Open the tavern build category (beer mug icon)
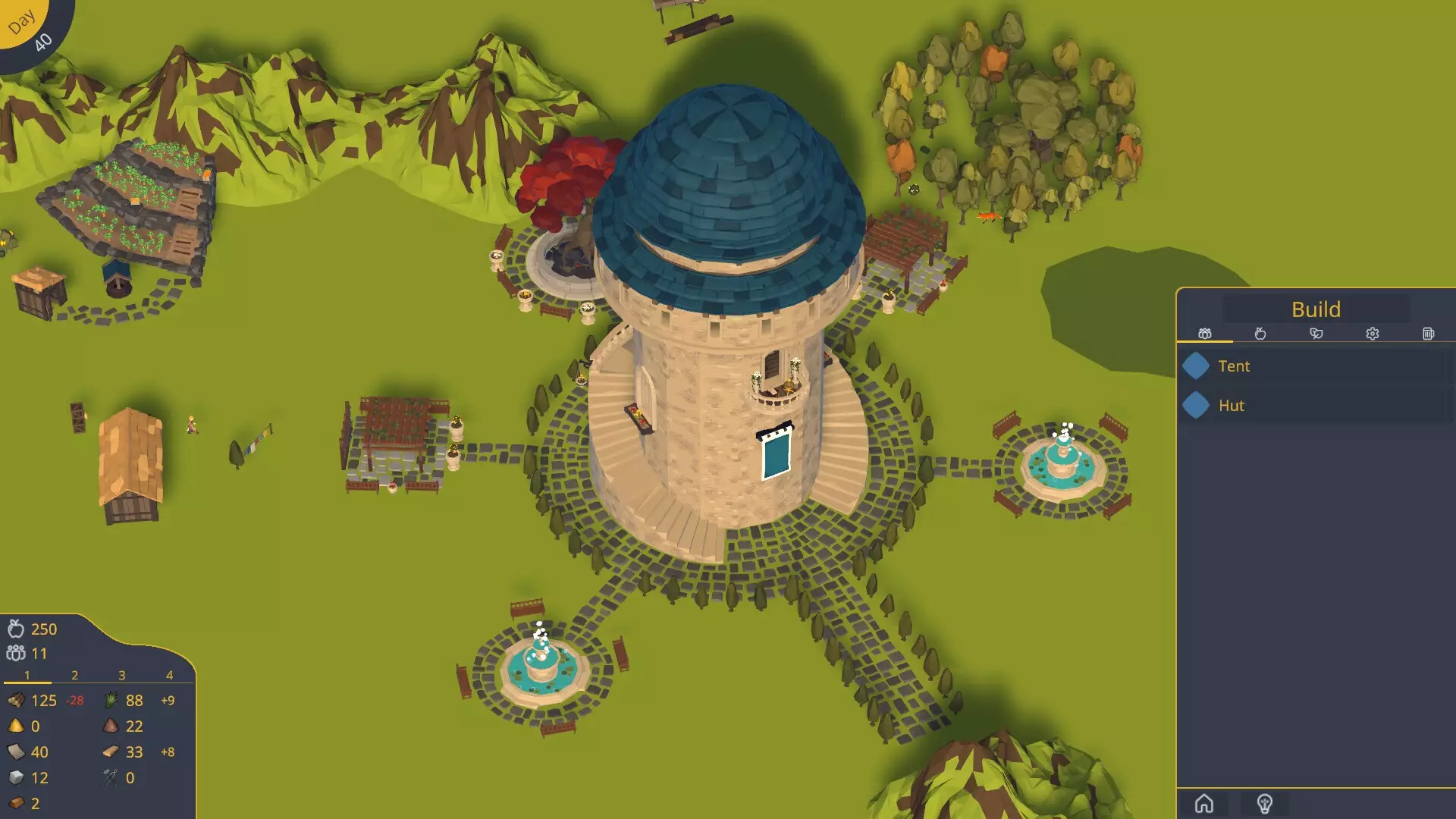The height and width of the screenshot is (819, 1456). (x=1428, y=334)
